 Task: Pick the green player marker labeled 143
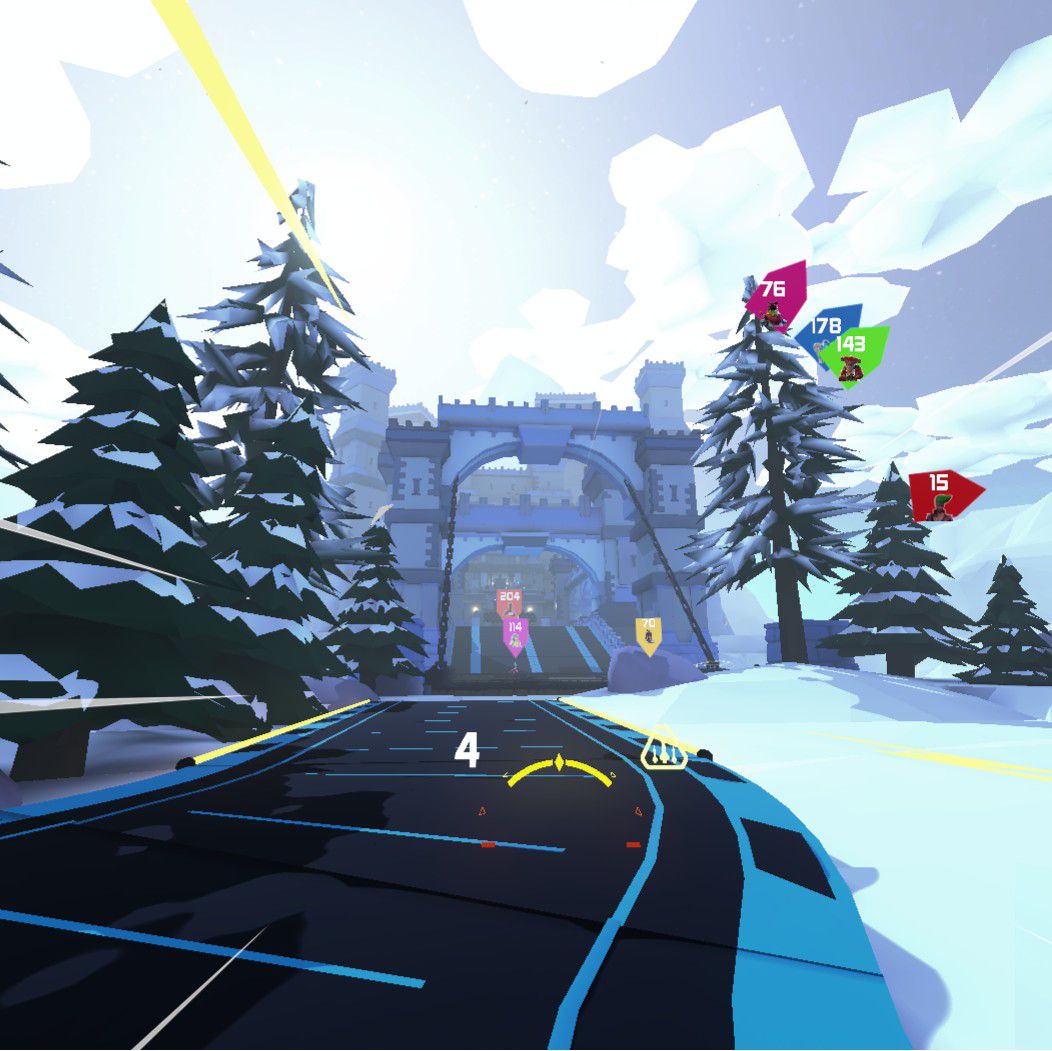coord(853,353)
